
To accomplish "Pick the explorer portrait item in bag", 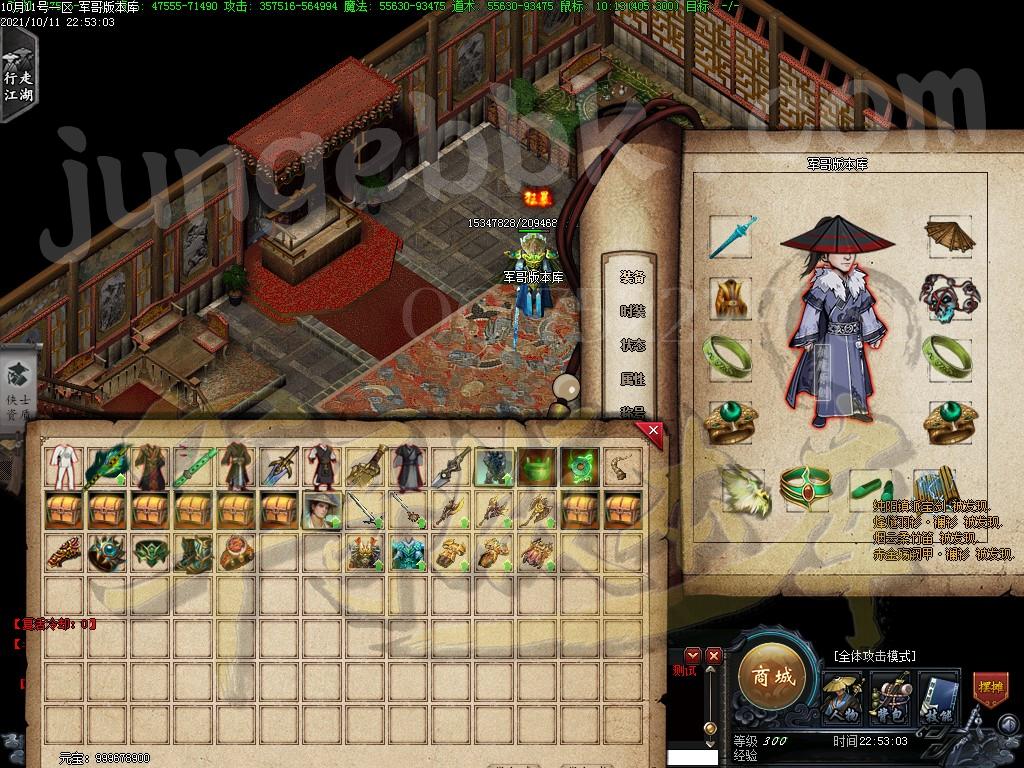I will pos(321,510).
